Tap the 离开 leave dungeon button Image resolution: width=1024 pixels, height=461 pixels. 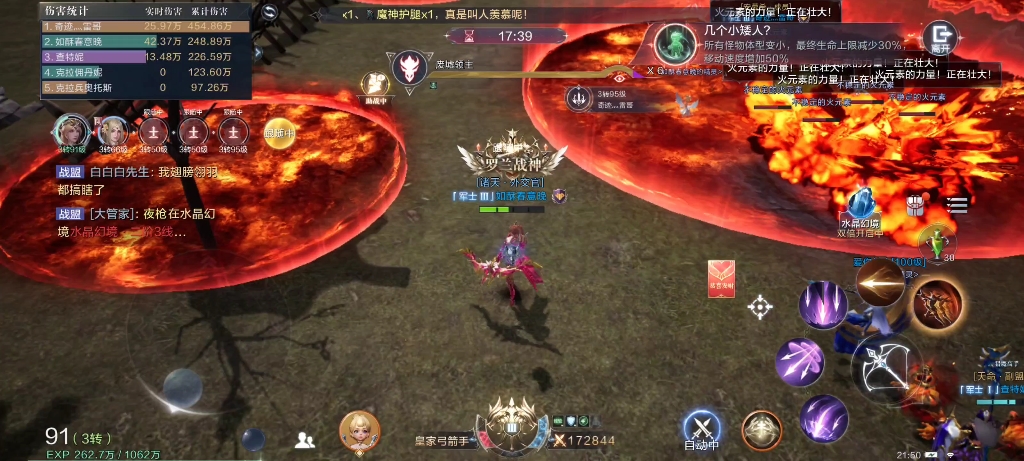(x=940, y=37)
